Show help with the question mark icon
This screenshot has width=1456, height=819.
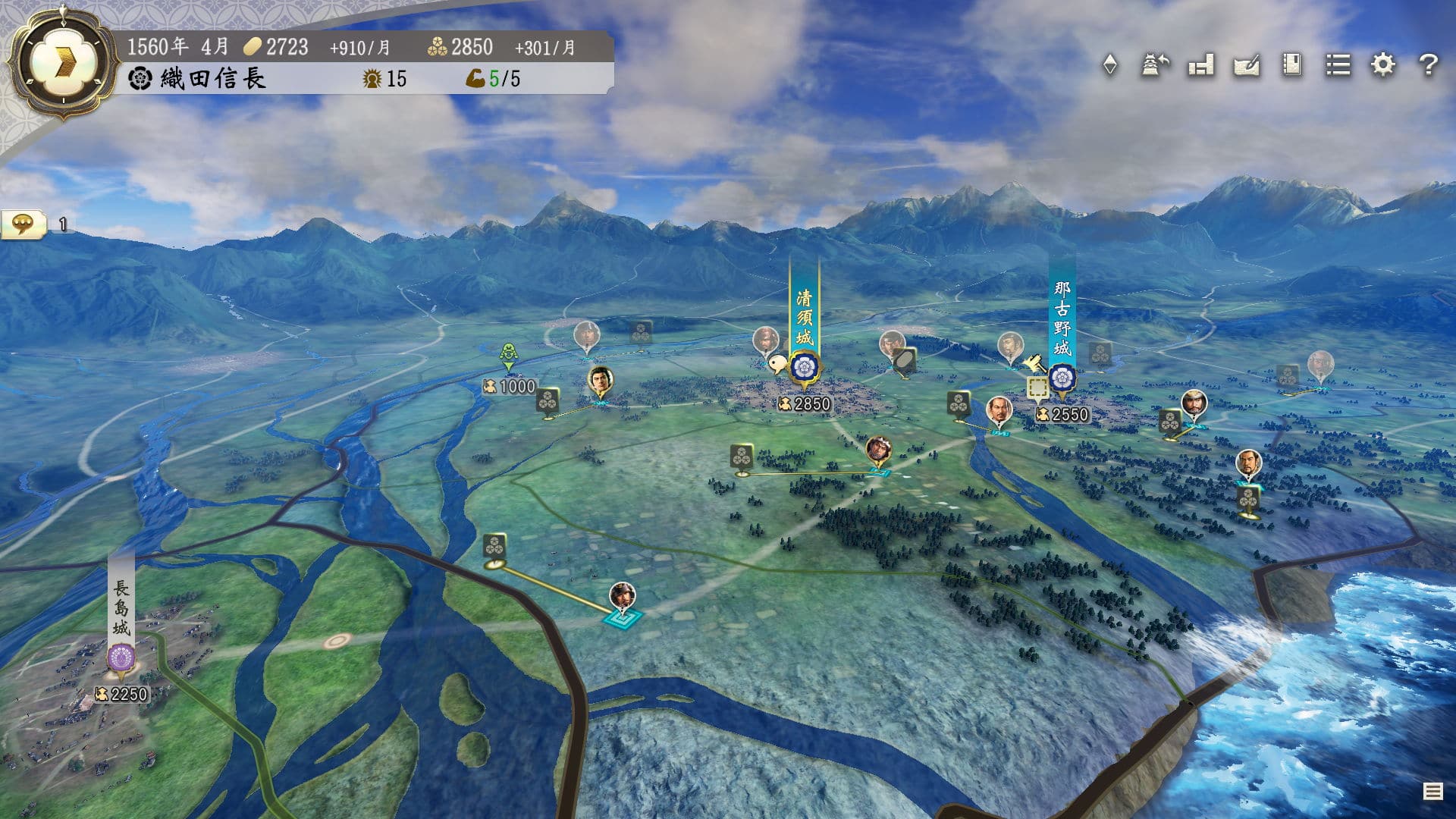tap(1429, 65)
